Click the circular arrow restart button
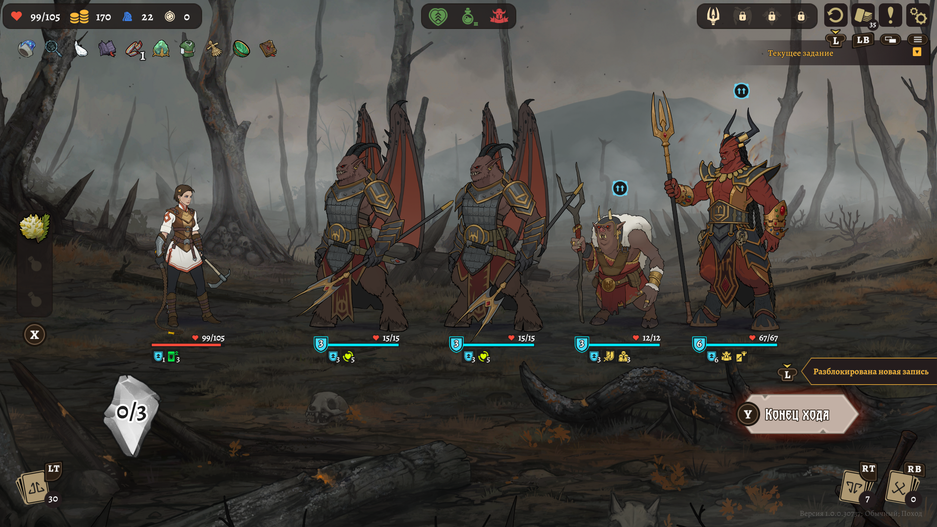 click(x=835, y=16)
